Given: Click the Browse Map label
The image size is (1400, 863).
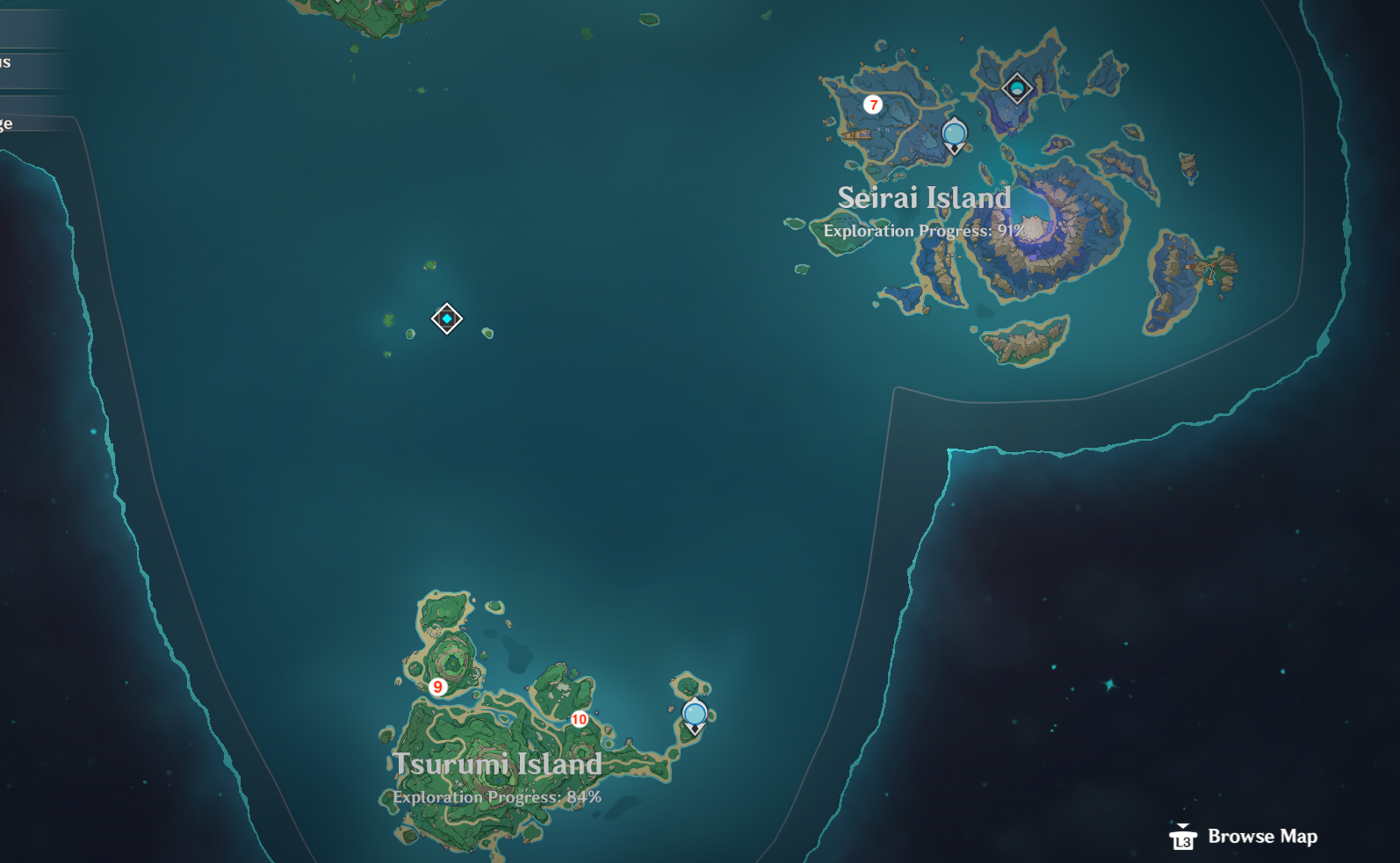Looking at the screenshot, I should tap(1263, 837).
